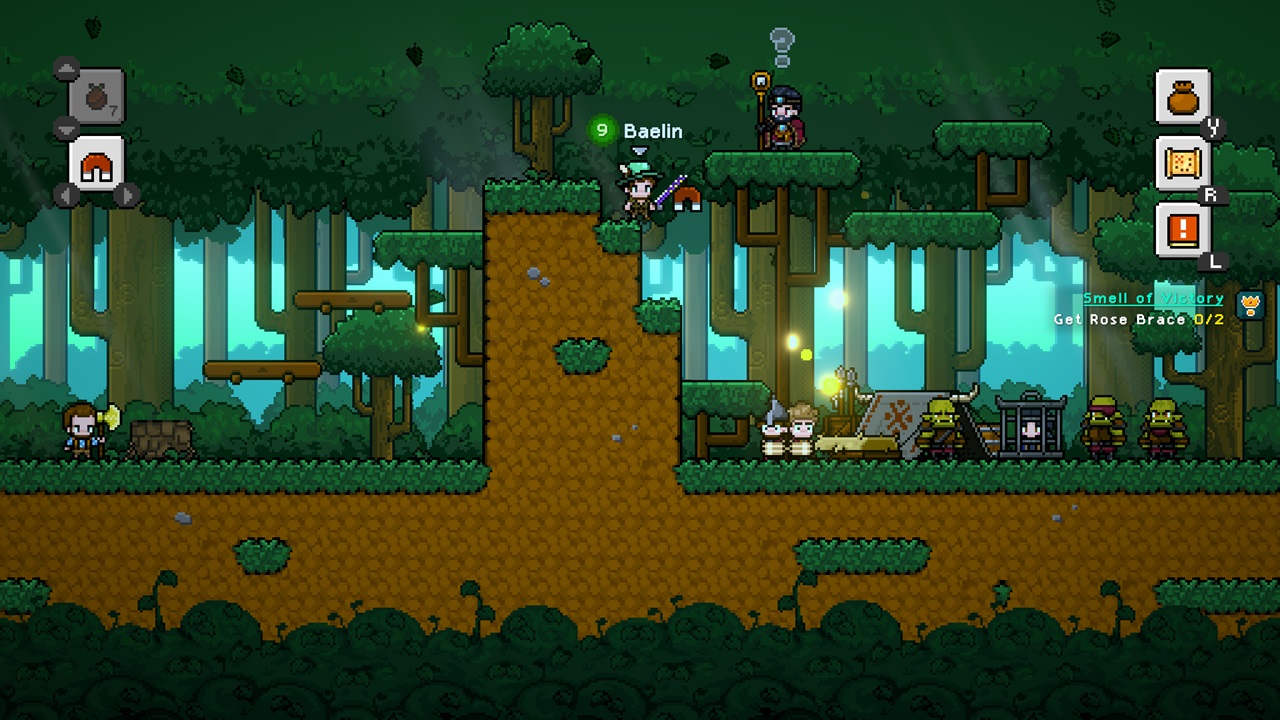
Task: Select the equipped horseshoe magnet item
Action: [95, 166]
